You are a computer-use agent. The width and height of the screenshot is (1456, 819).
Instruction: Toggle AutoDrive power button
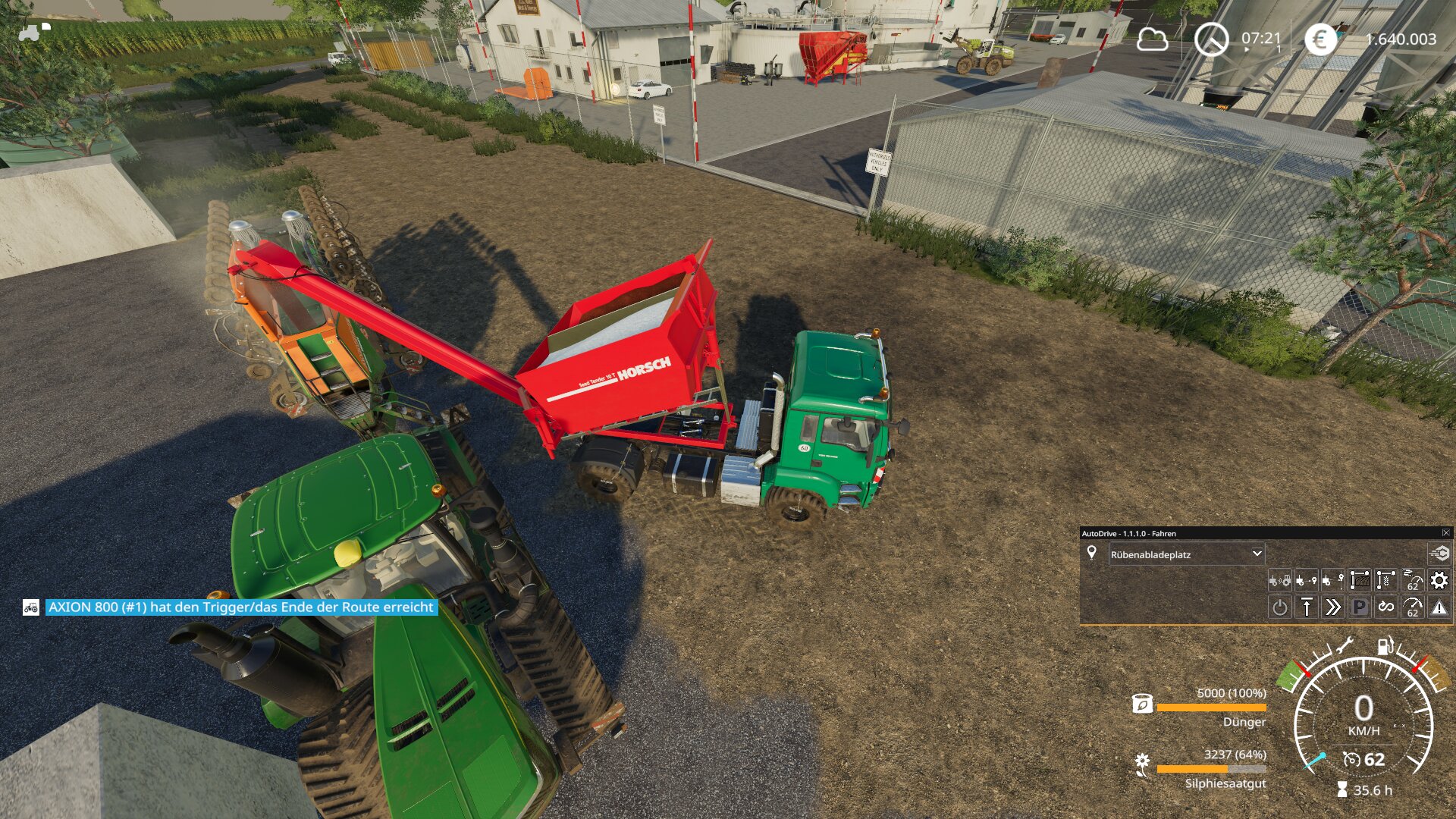[x=1279, y=607]
